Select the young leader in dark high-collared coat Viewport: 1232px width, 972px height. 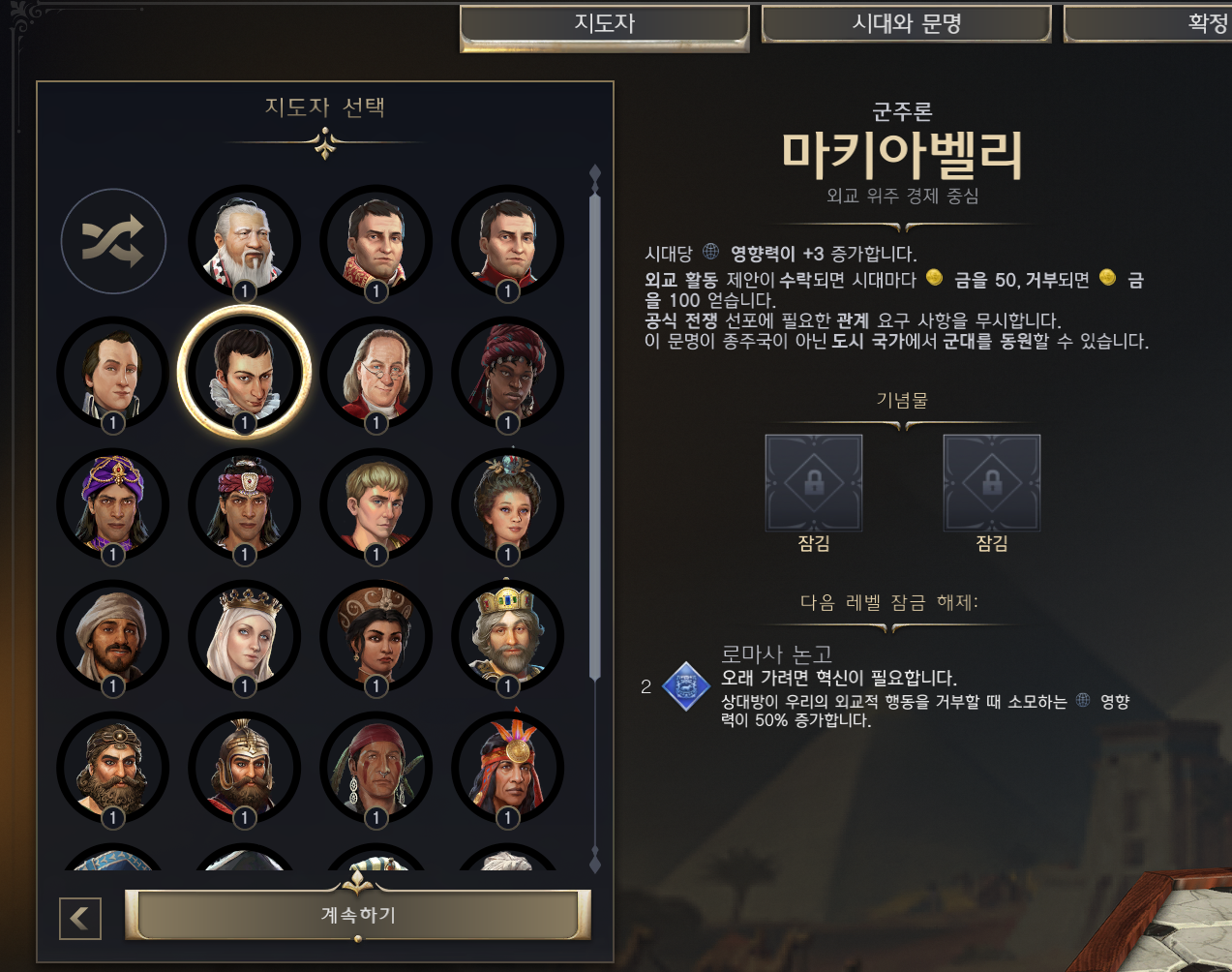pos(113,372)
